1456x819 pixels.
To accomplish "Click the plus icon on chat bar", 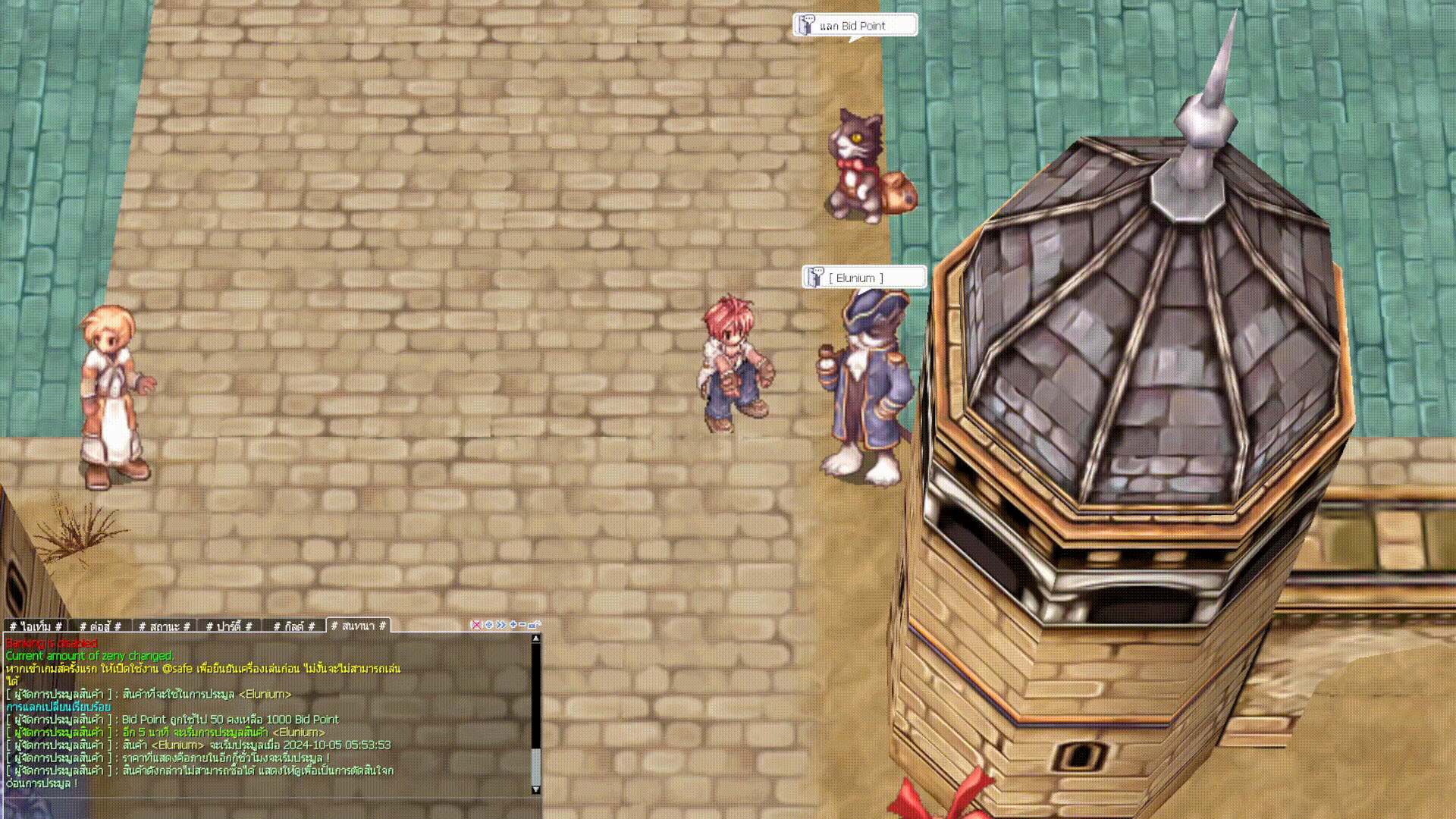I will click(513, 625).
